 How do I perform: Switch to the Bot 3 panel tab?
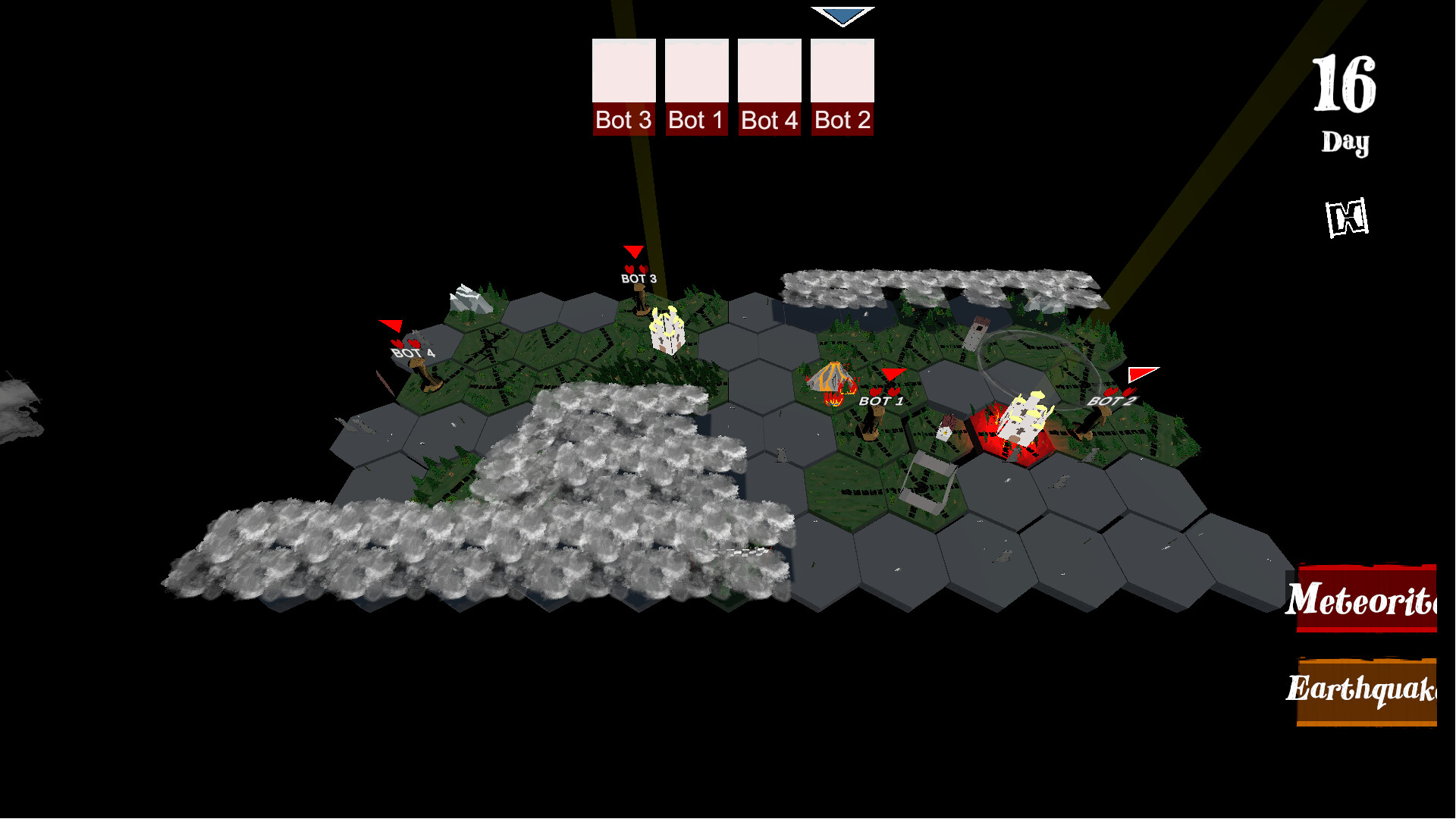tap(623, 119)
